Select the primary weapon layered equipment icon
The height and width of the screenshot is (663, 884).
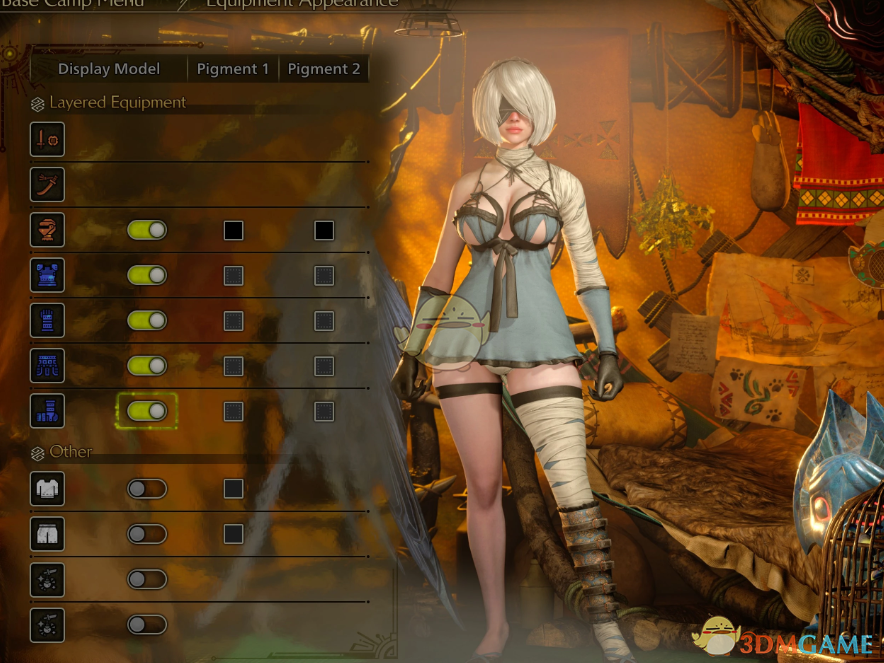point(47,139)
